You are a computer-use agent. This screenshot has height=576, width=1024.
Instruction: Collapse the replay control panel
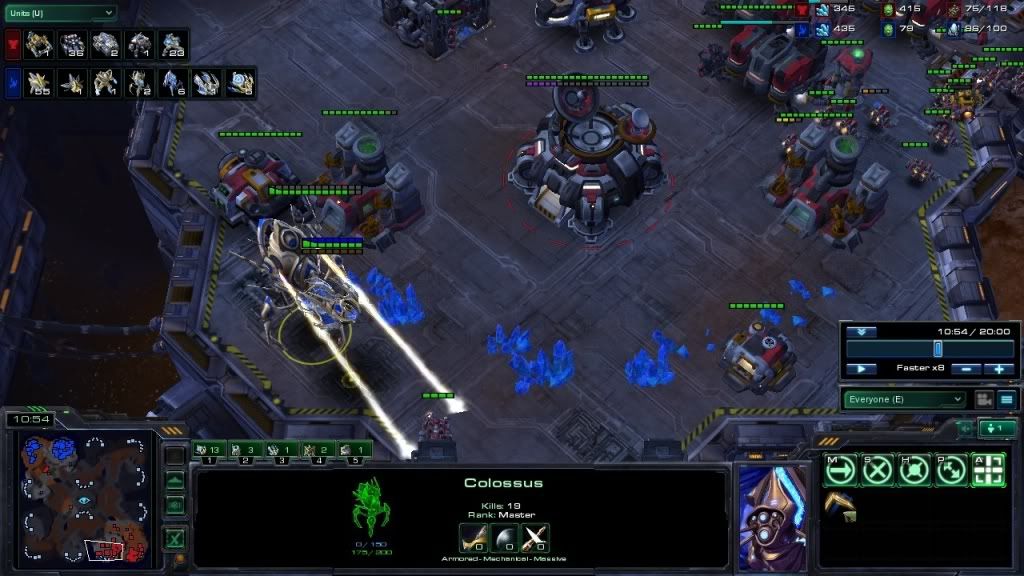pos(861,331)
